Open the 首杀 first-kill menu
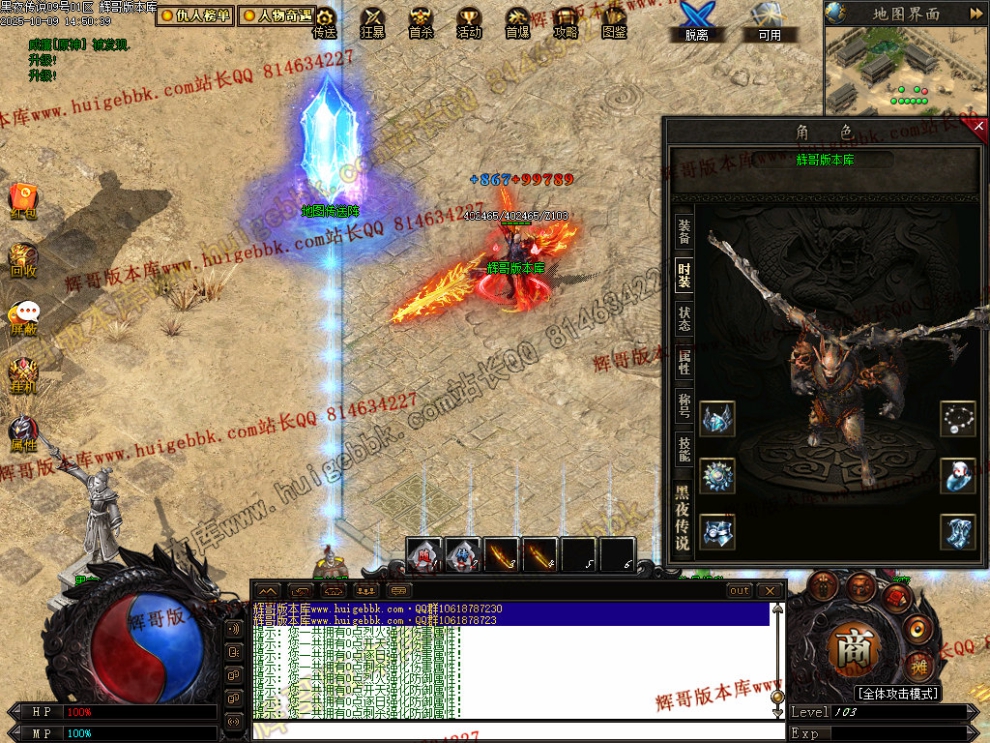Viewport: 990px width, 743px height. click(421, 21)
